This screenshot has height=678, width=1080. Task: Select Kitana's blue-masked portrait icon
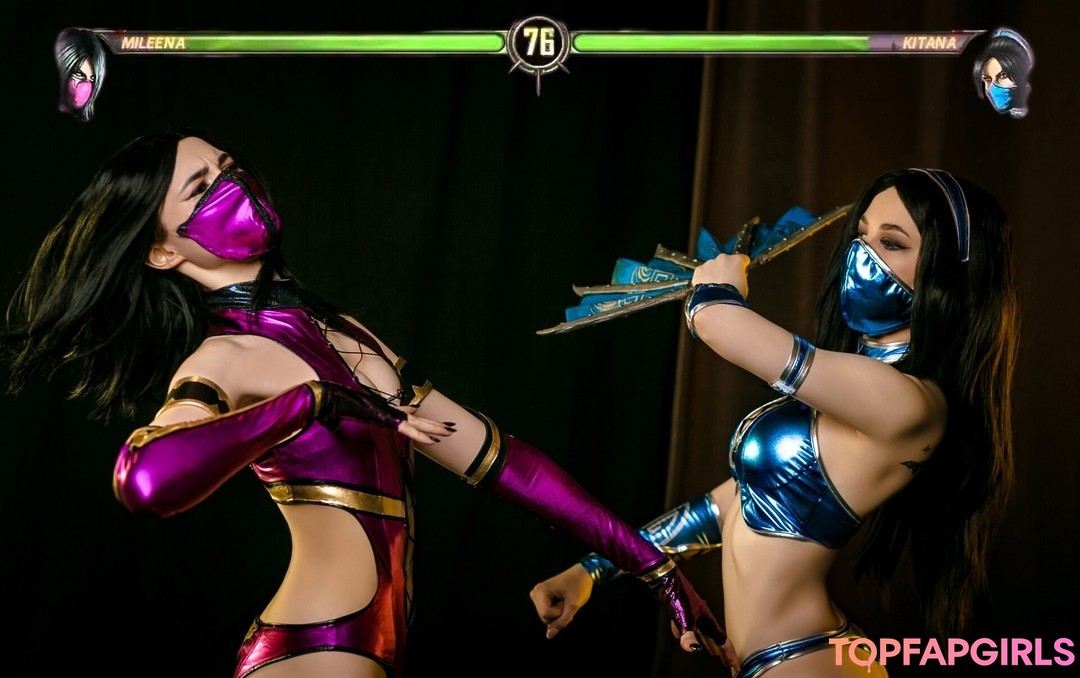pos(1001,73)
